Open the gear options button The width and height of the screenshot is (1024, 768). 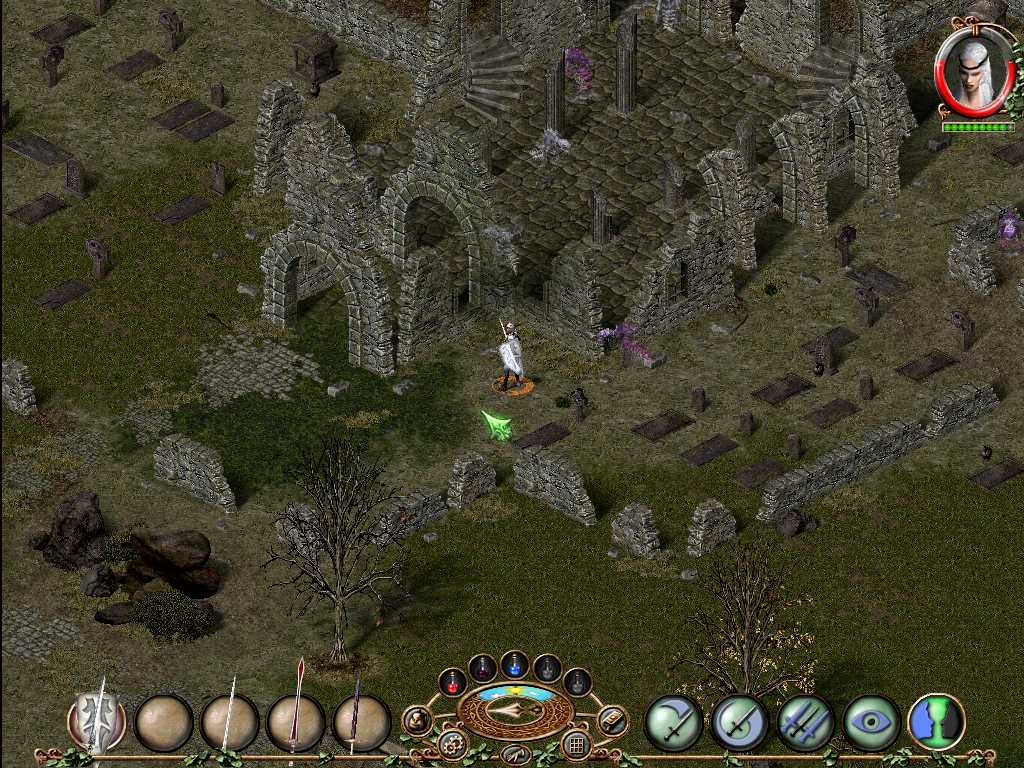[x=452, y=744]
